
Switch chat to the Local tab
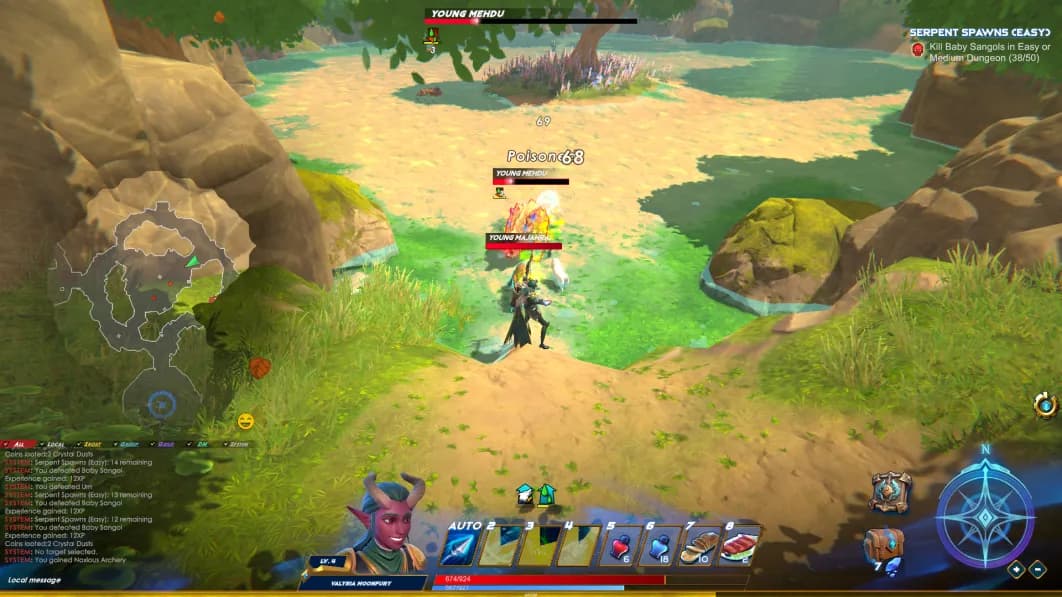(x=55, y=444)
